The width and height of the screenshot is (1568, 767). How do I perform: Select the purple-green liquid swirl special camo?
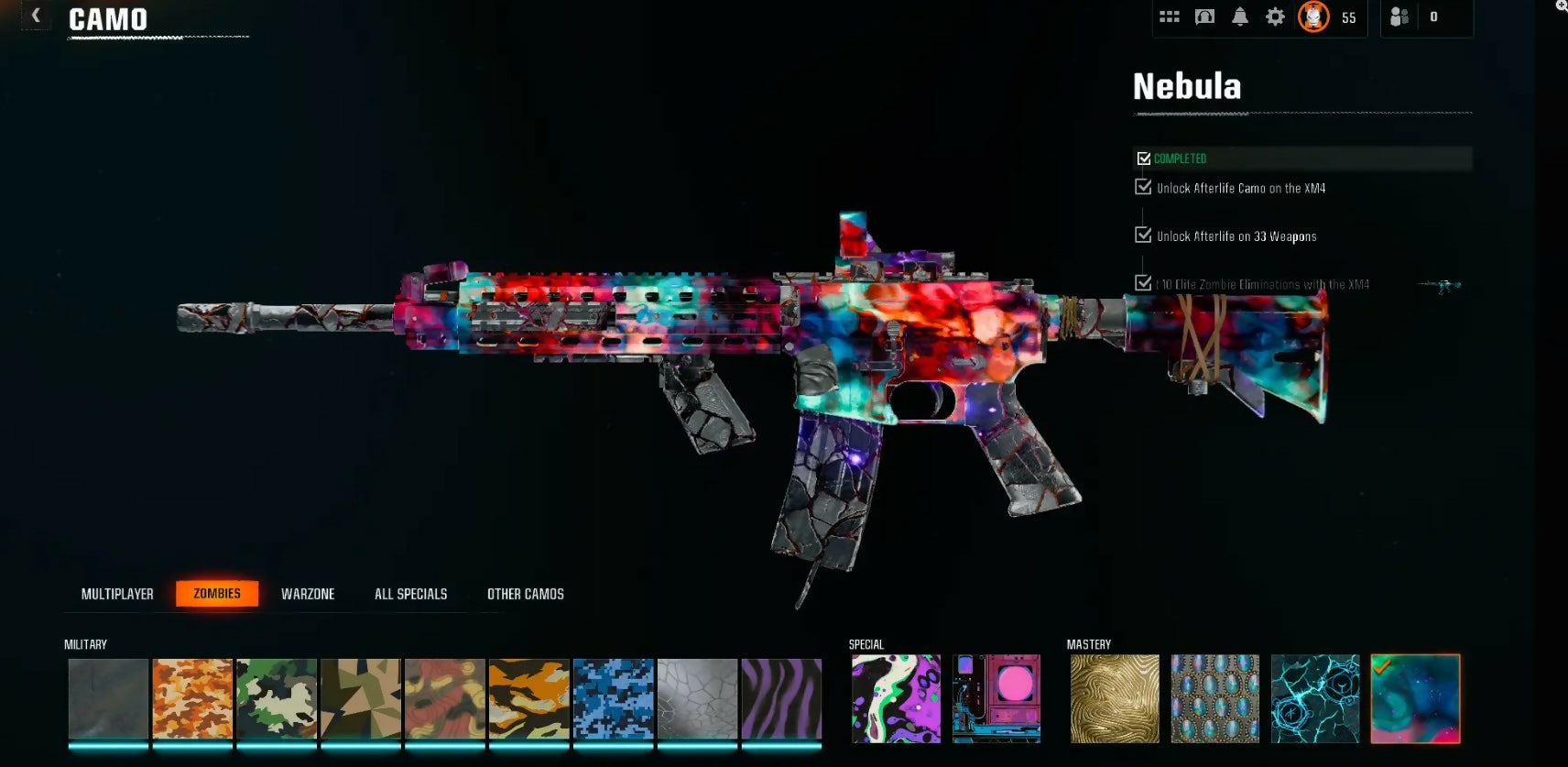point(896,698)
